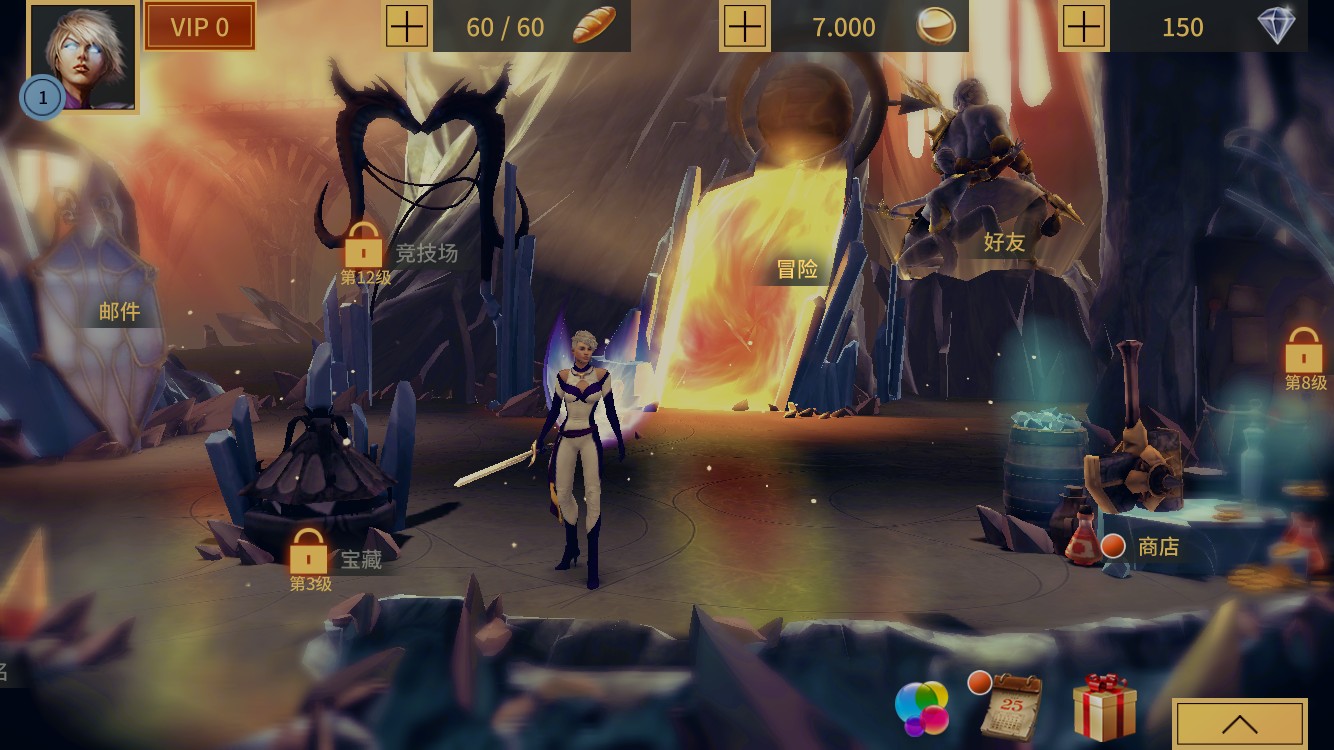The width and height of the screenshot is (1334, 750).
Task: Open the colorful bubbles icon
Action: coord(921,708)
